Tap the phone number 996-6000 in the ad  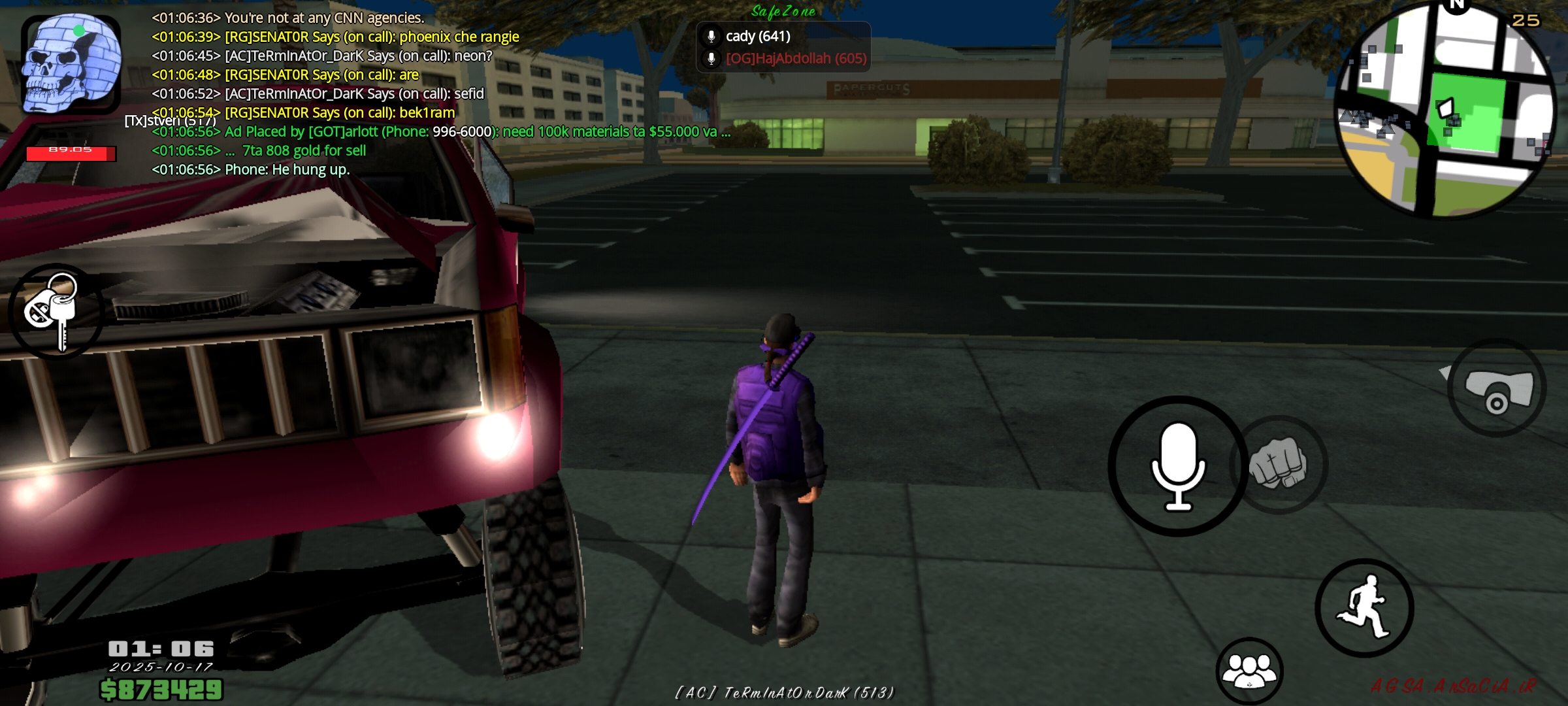coord(461,131)
